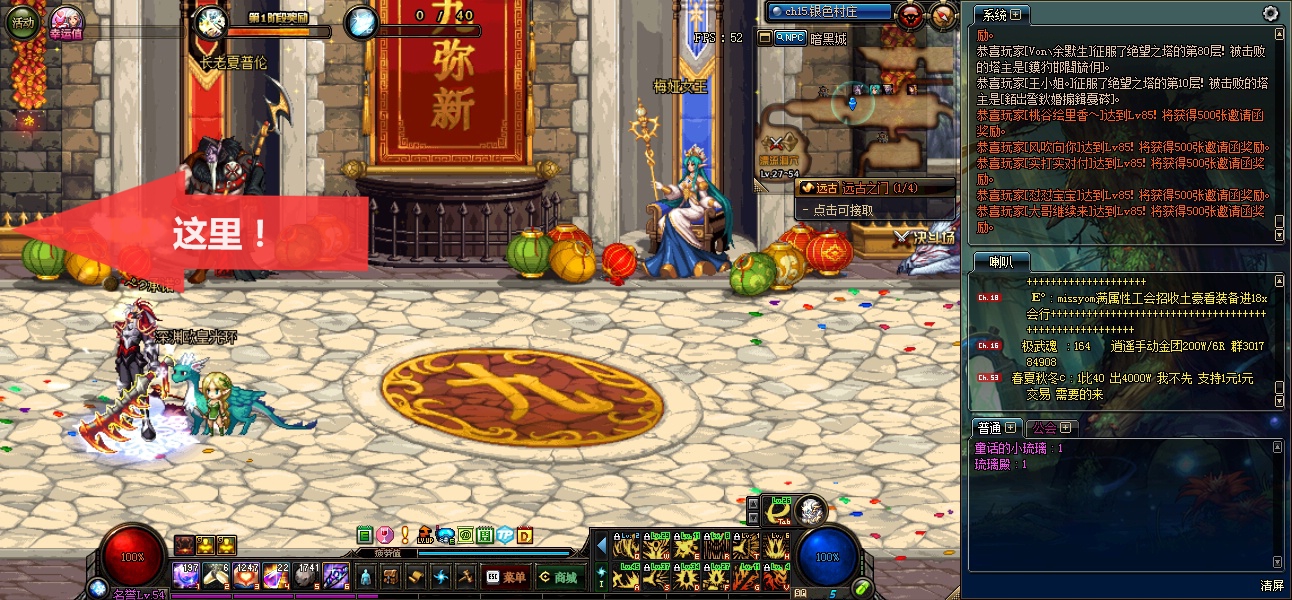The width and height of the screenshot is (1292, 600).
Task: Click the 活动 events button
Action: (23, 21)
